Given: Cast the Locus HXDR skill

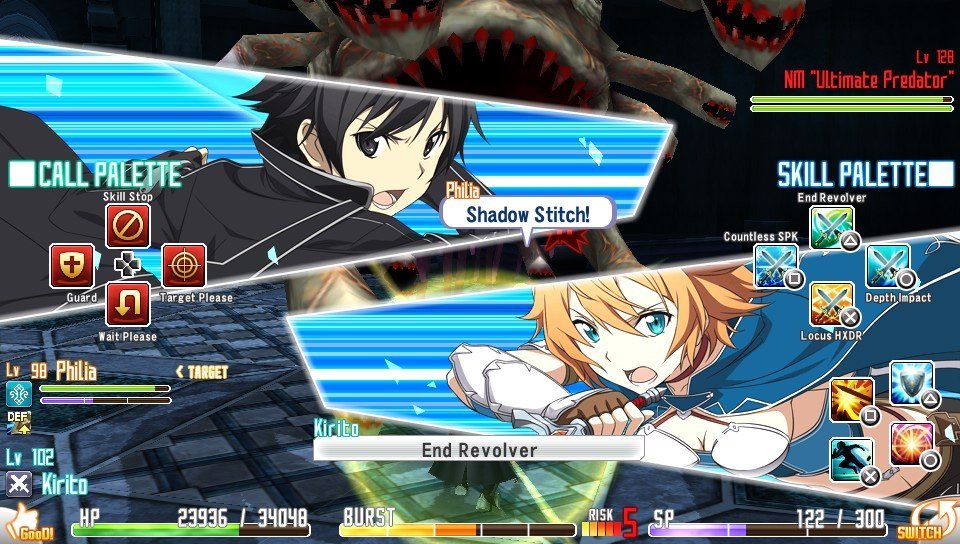Looking at the screenshot, I should (x=832, y=304).
